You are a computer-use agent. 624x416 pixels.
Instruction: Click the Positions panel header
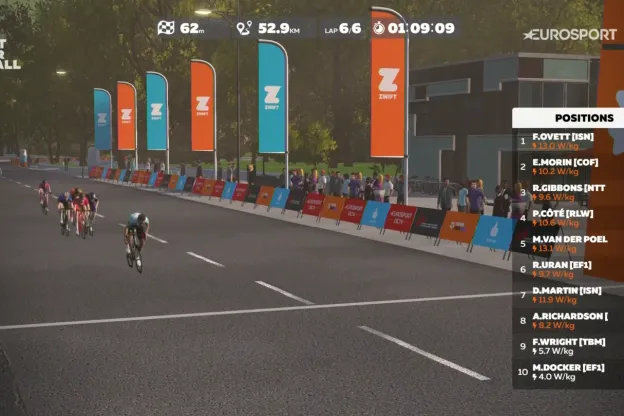point(567,117)
